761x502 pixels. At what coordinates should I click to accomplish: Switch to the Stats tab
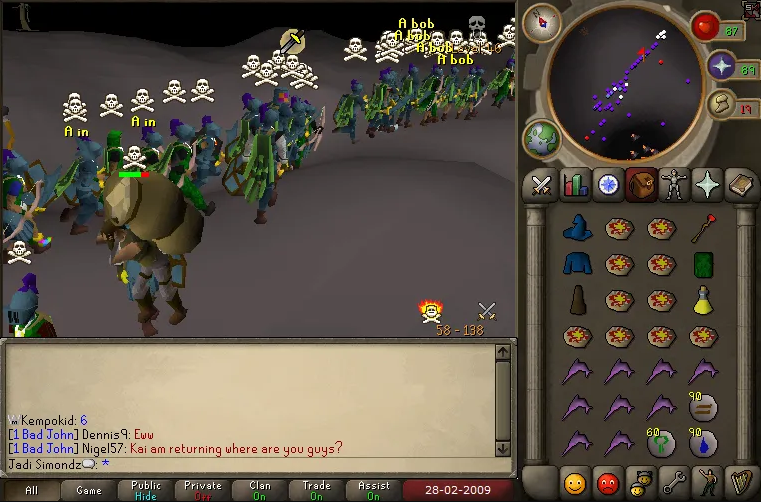[575, 184]
